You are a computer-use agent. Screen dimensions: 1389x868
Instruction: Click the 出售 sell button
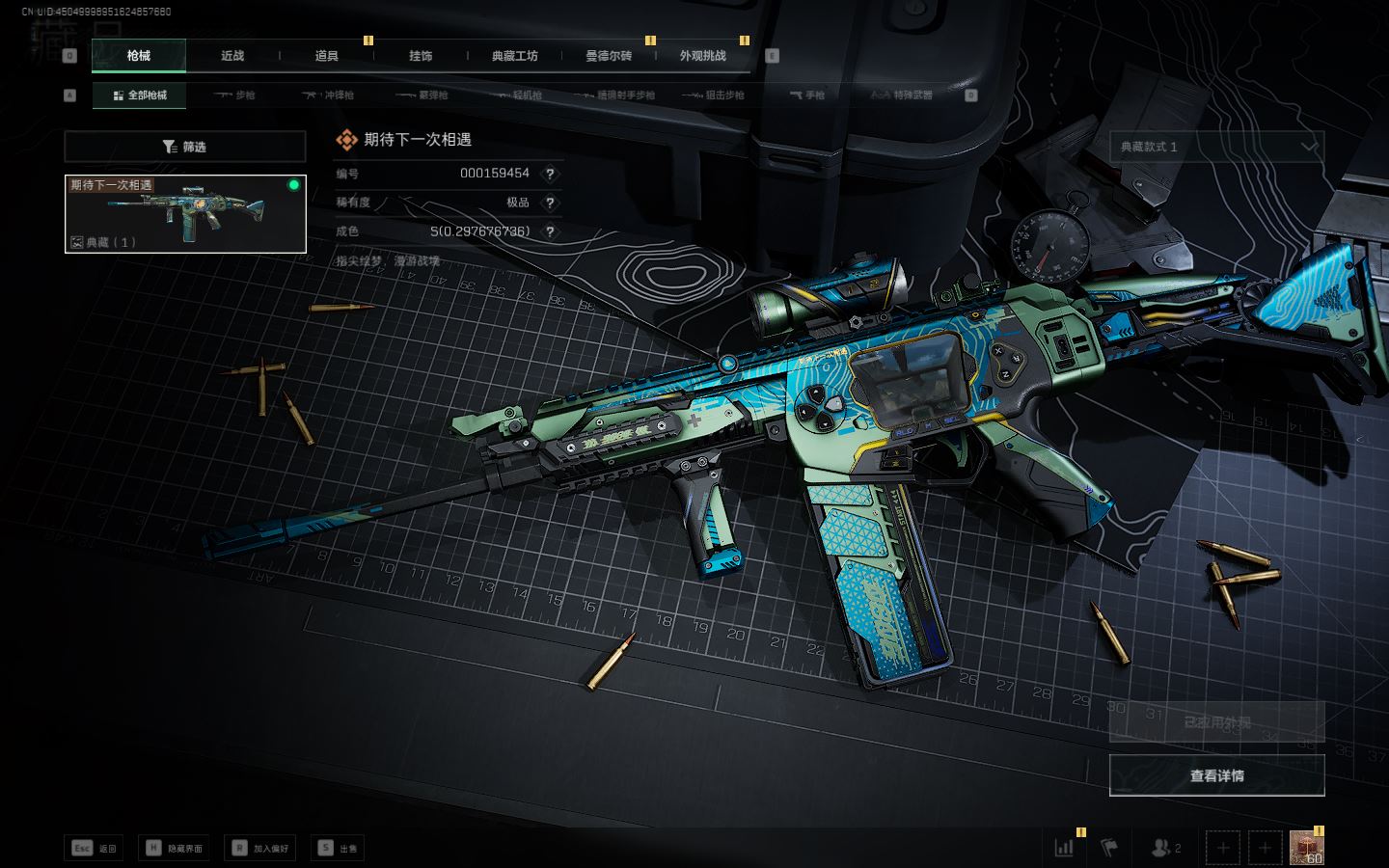tap(338, 848)
